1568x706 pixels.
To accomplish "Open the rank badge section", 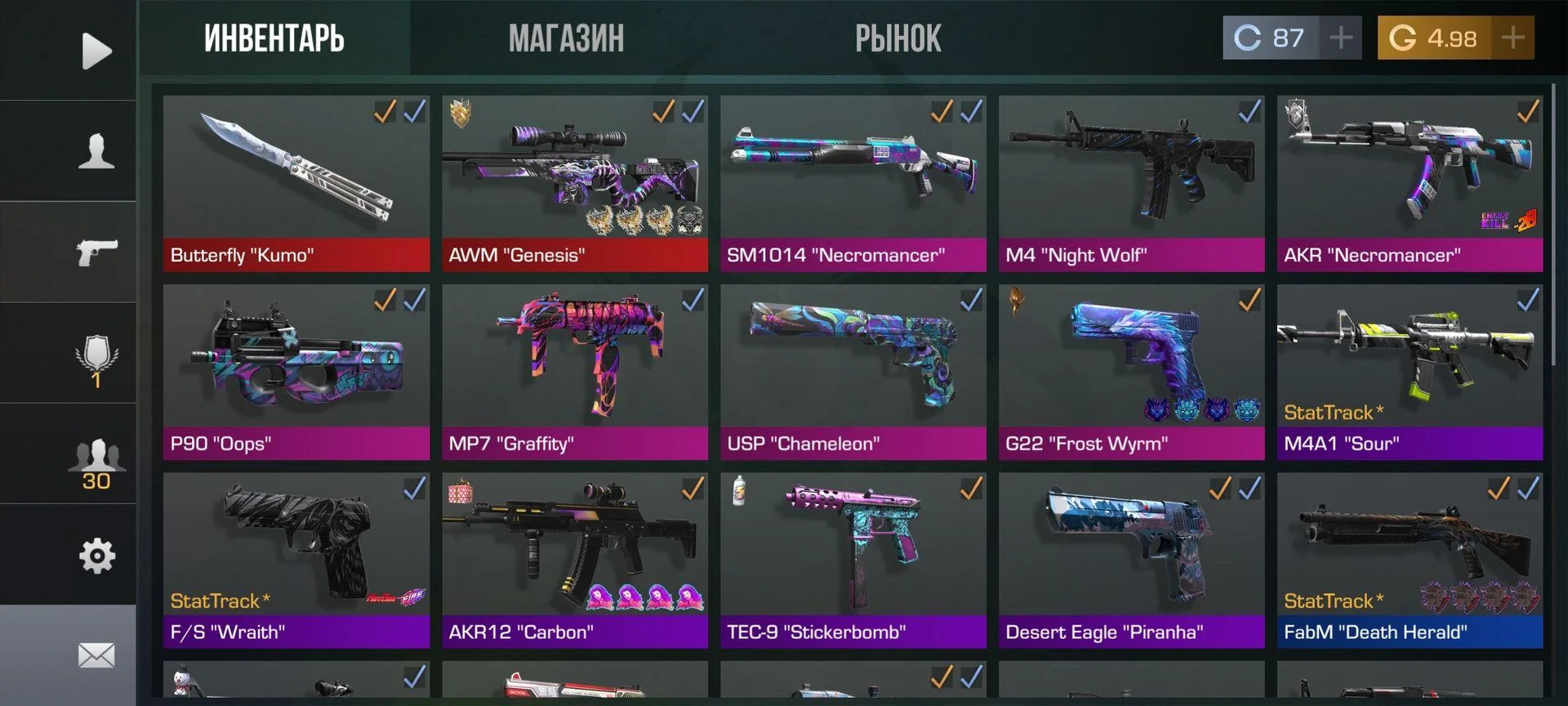I will [96, 360].
